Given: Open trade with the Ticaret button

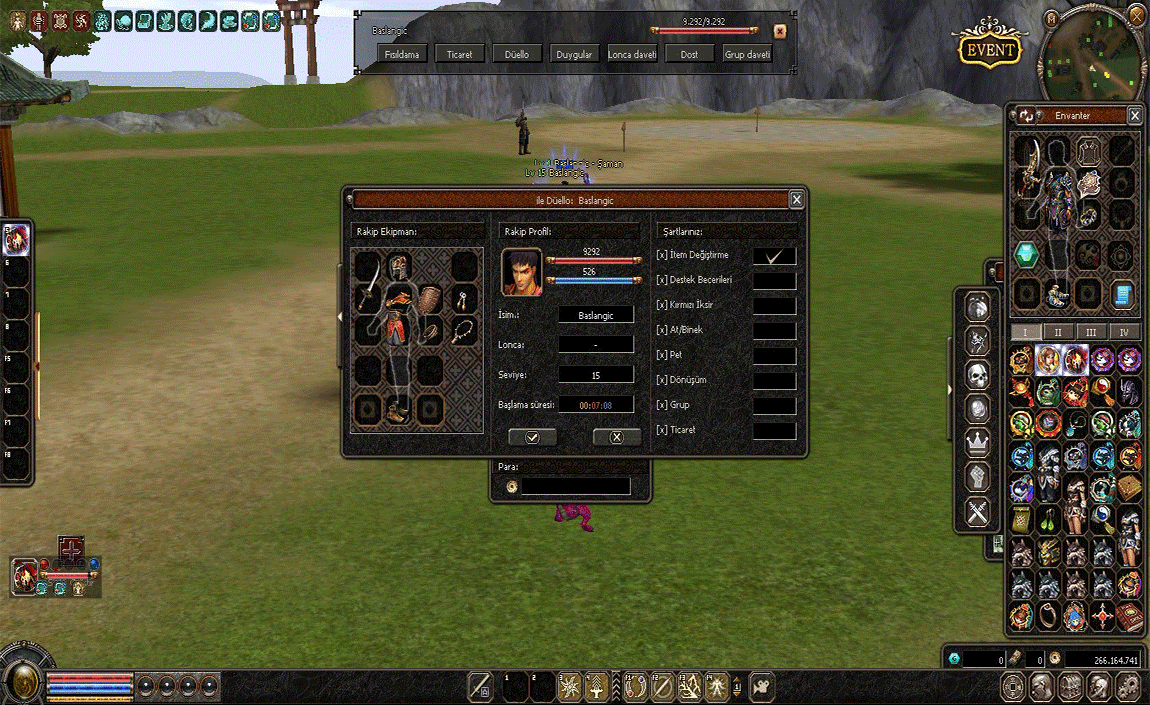Looking at the screenshot, I should tap(460, 54).
